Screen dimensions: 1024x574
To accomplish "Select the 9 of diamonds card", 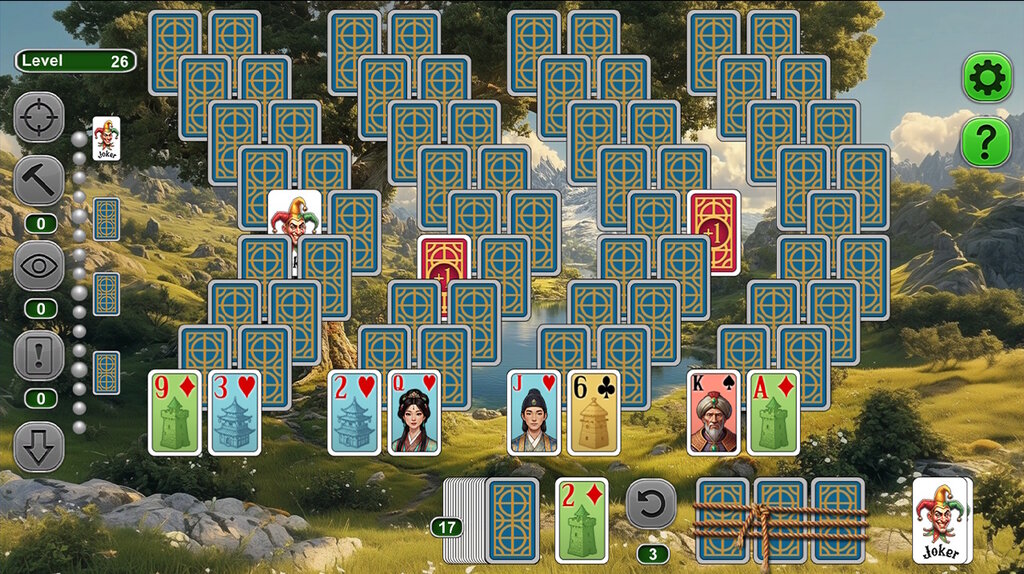I will 175,412.
